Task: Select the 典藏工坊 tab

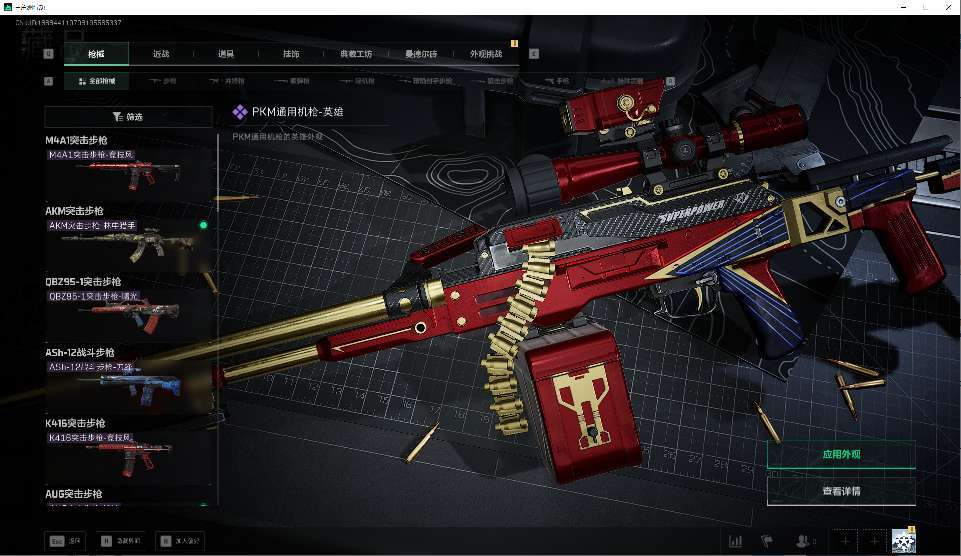Action: pos(356,54)
